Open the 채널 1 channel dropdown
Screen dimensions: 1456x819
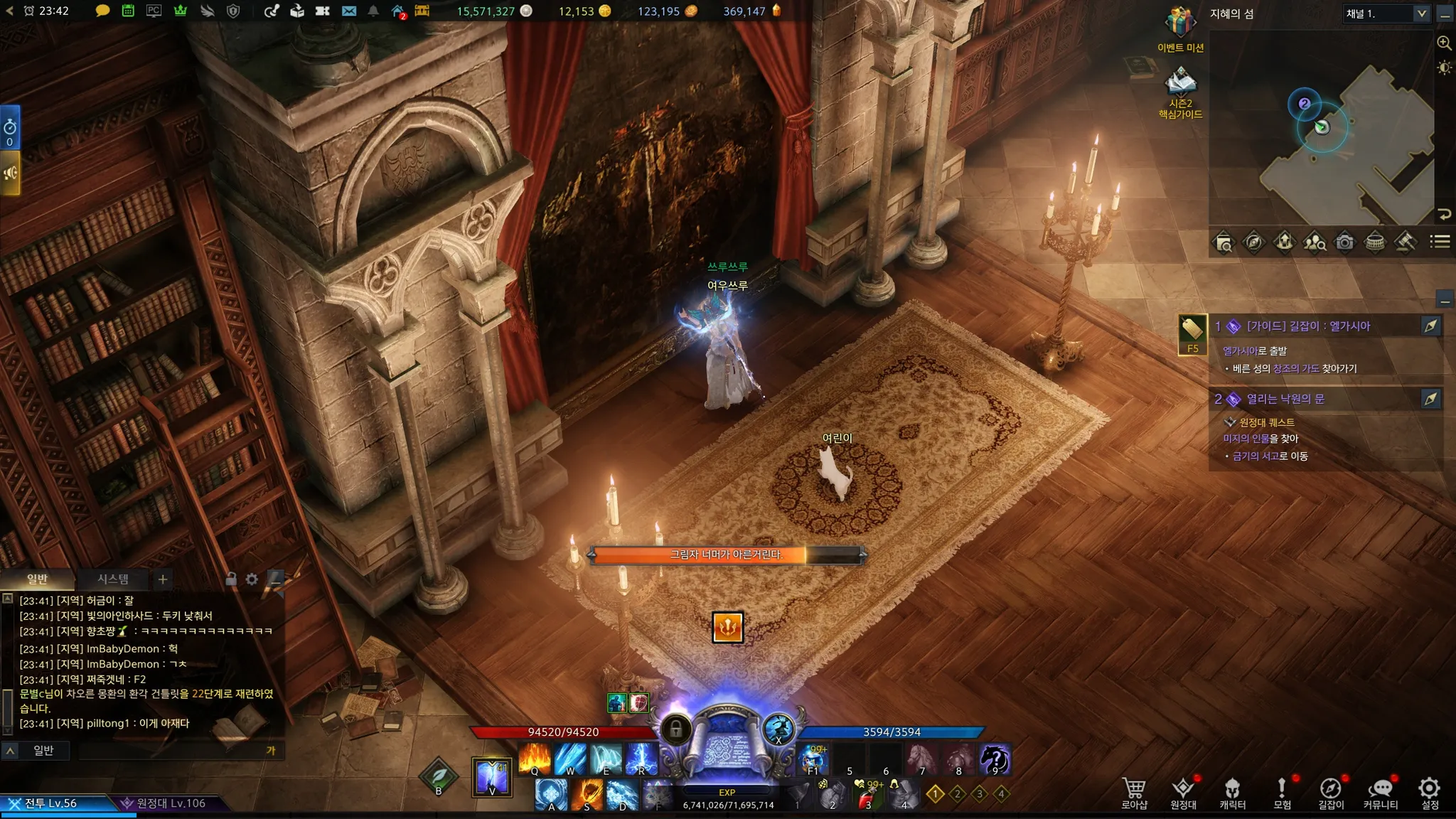[1386, 14]
